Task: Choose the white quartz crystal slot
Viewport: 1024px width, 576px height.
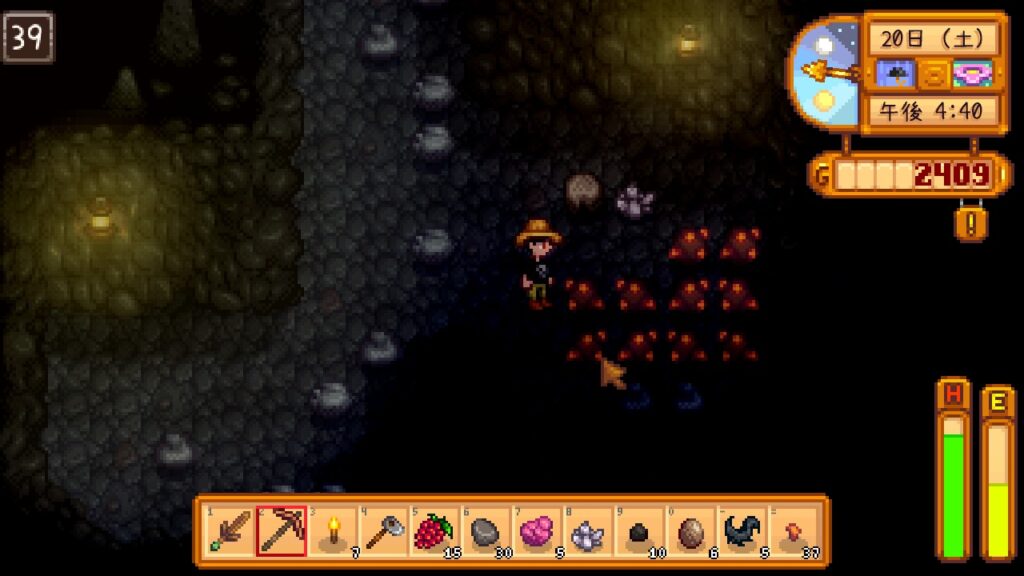Action: coord(588,531)
